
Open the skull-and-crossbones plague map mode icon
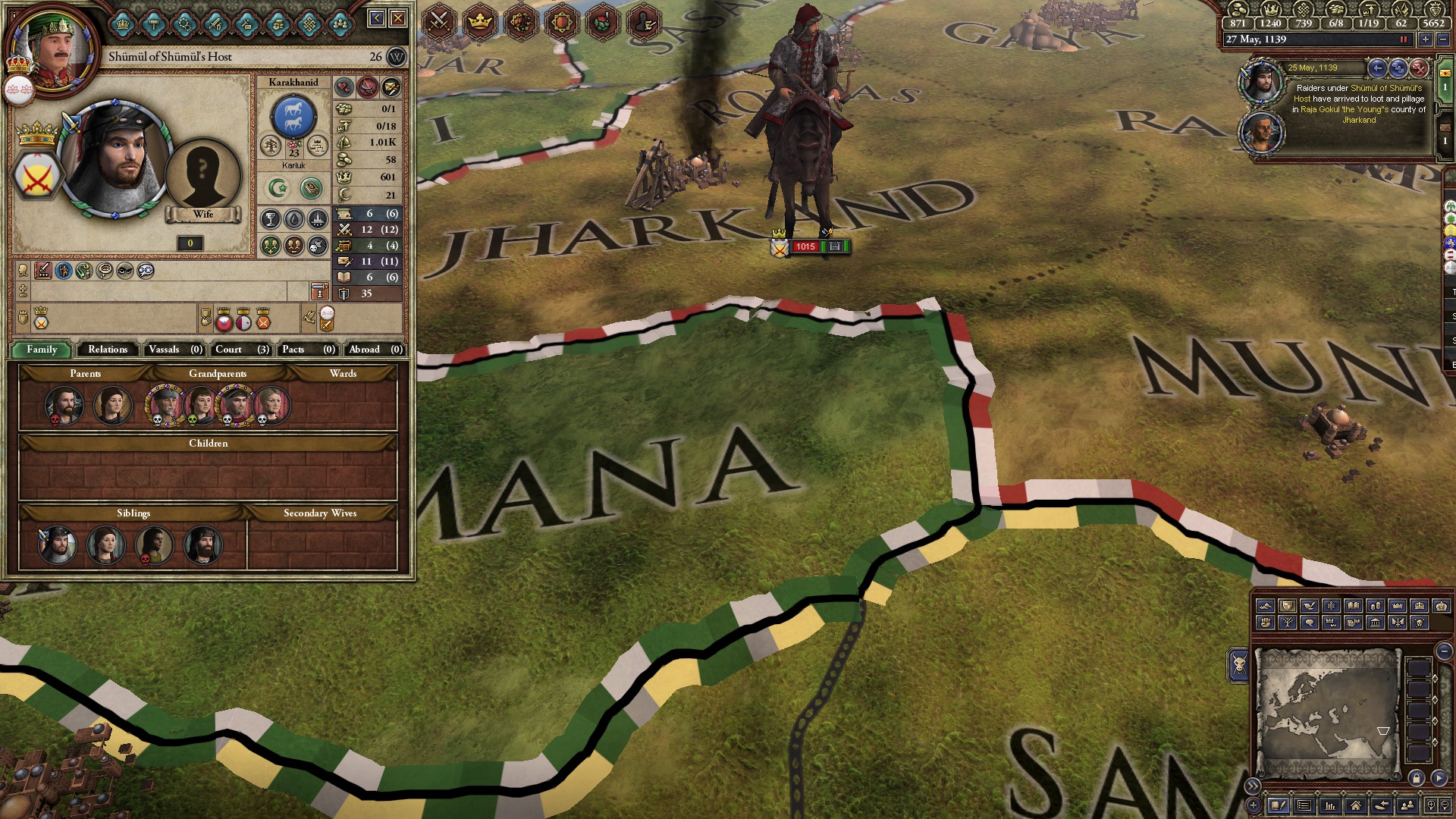pos(1418,623)
